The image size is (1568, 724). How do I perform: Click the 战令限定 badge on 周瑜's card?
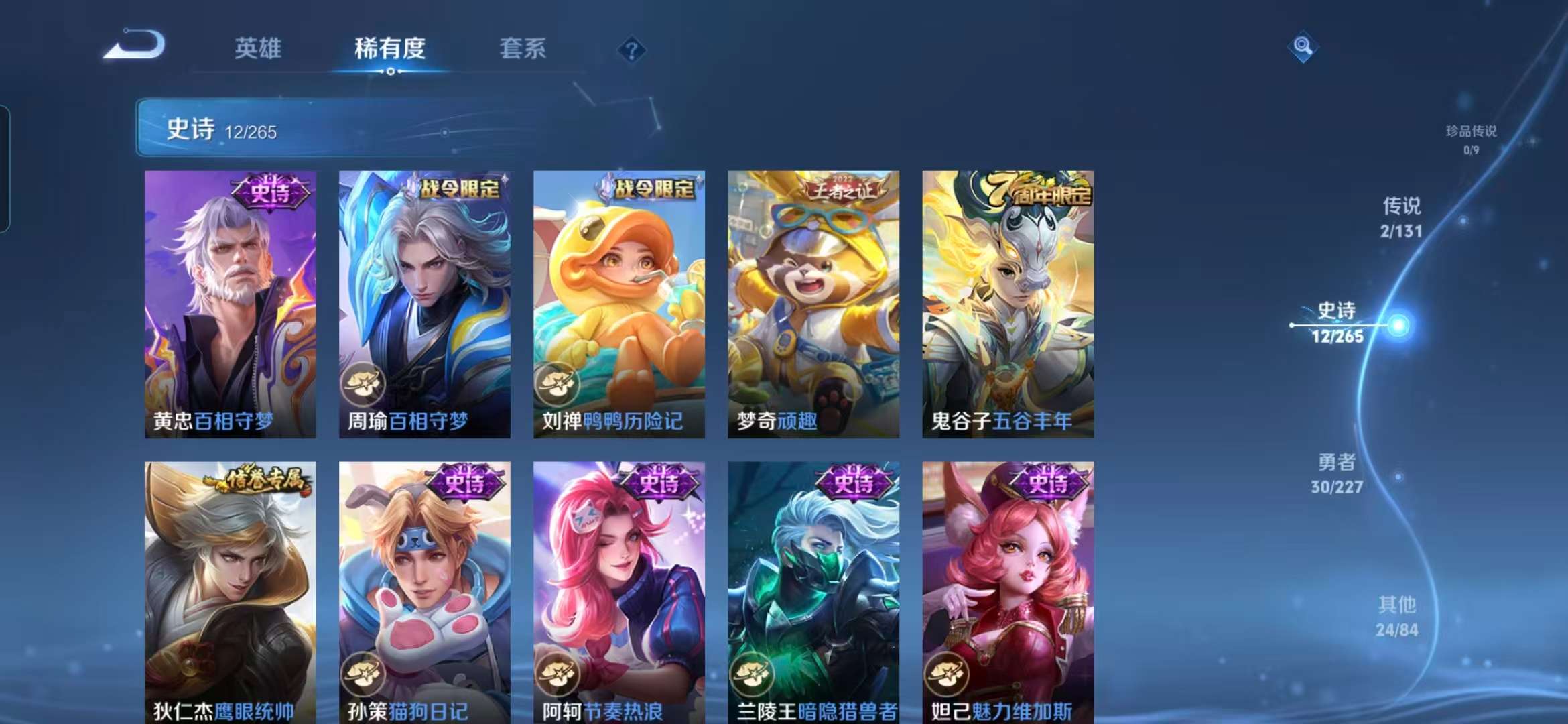pyautogui.click(x=461, y=190)
